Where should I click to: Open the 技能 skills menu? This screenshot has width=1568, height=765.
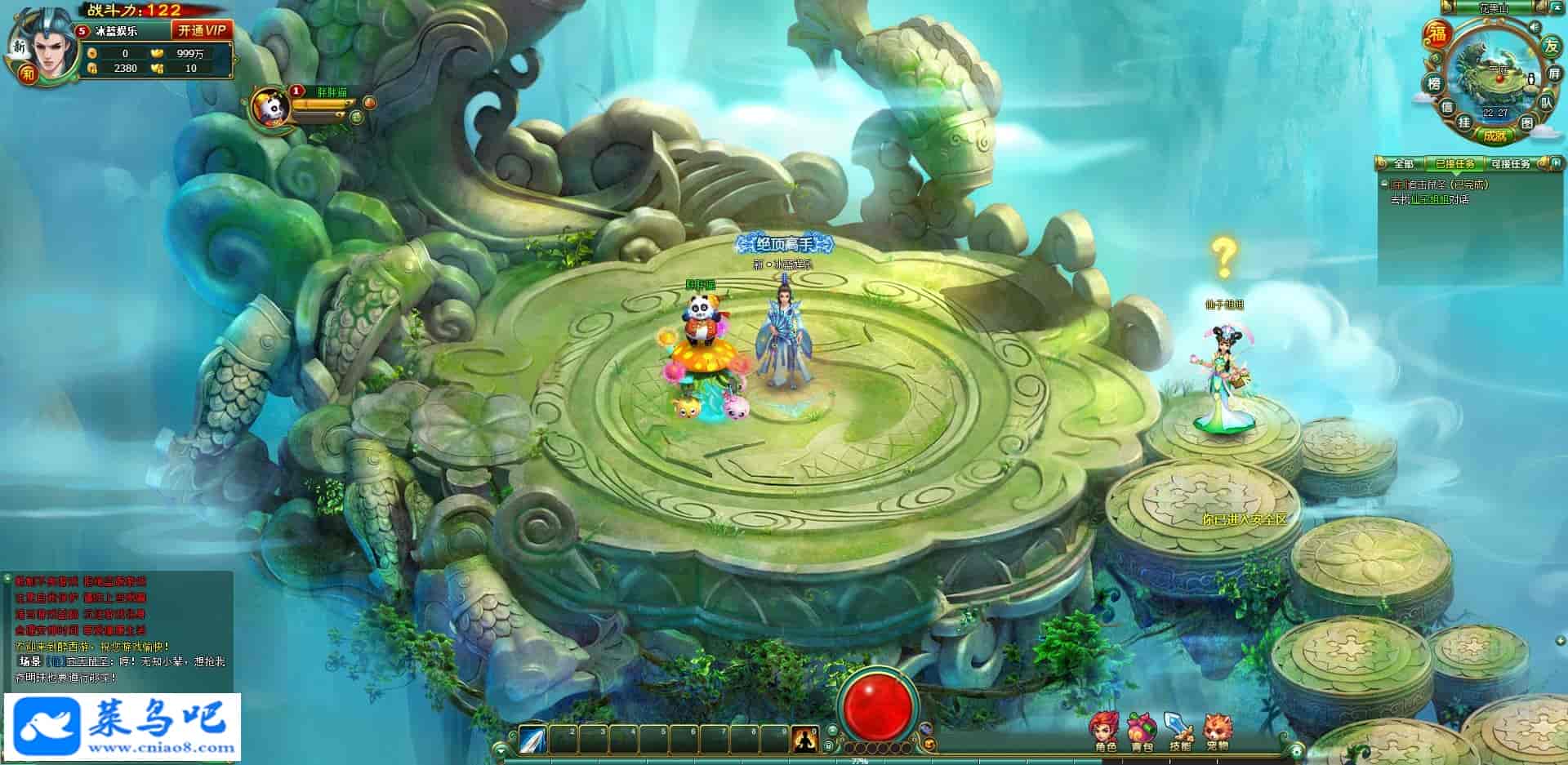tap(1179, 732)
